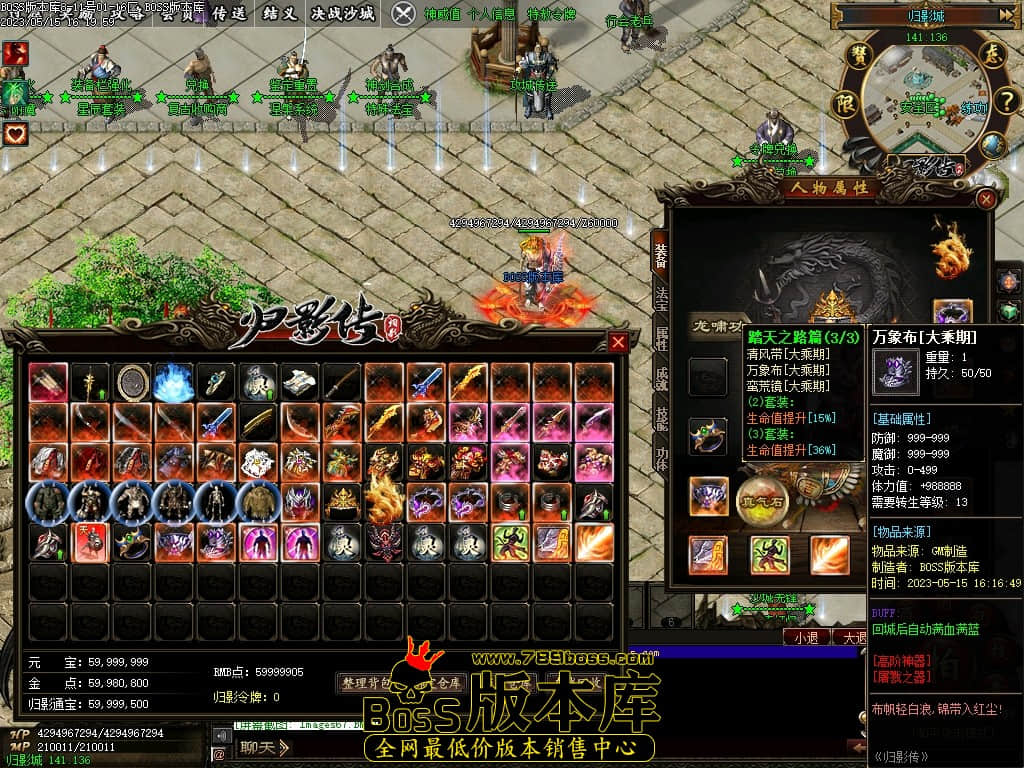This screenshot has width=1024, height=768.
Task: Click the 限 button beside minimap
Action: (846, 103)
